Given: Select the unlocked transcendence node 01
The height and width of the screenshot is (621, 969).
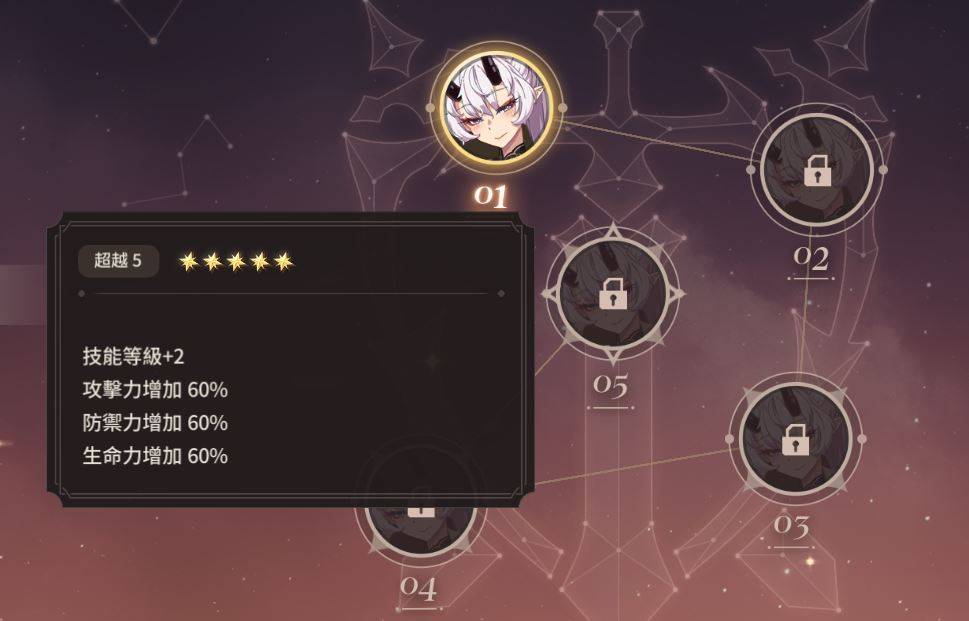Looking at the screenshot, I should click(496, 107).
